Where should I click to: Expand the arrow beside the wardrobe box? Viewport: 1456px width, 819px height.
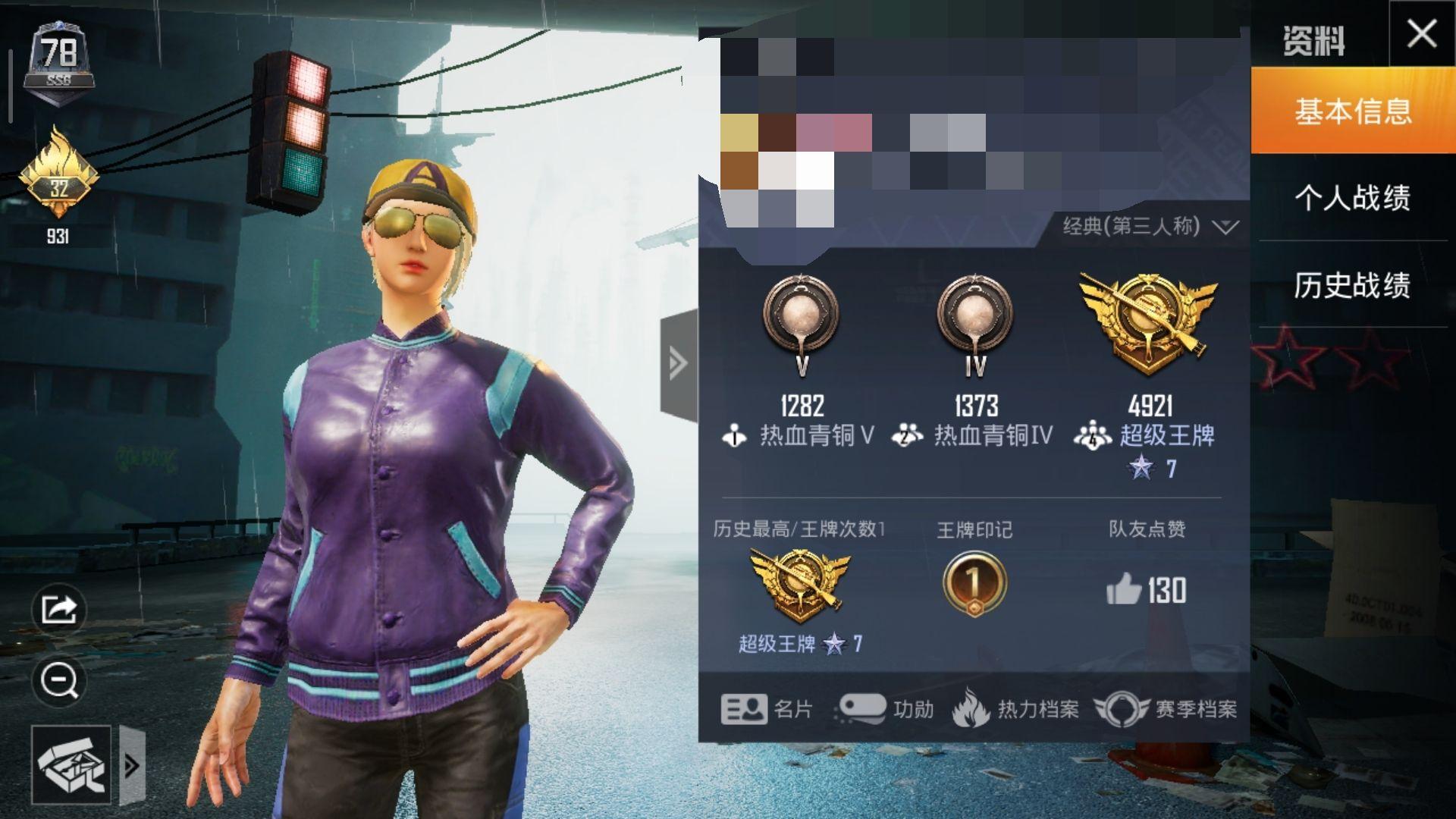coord(132,765)
